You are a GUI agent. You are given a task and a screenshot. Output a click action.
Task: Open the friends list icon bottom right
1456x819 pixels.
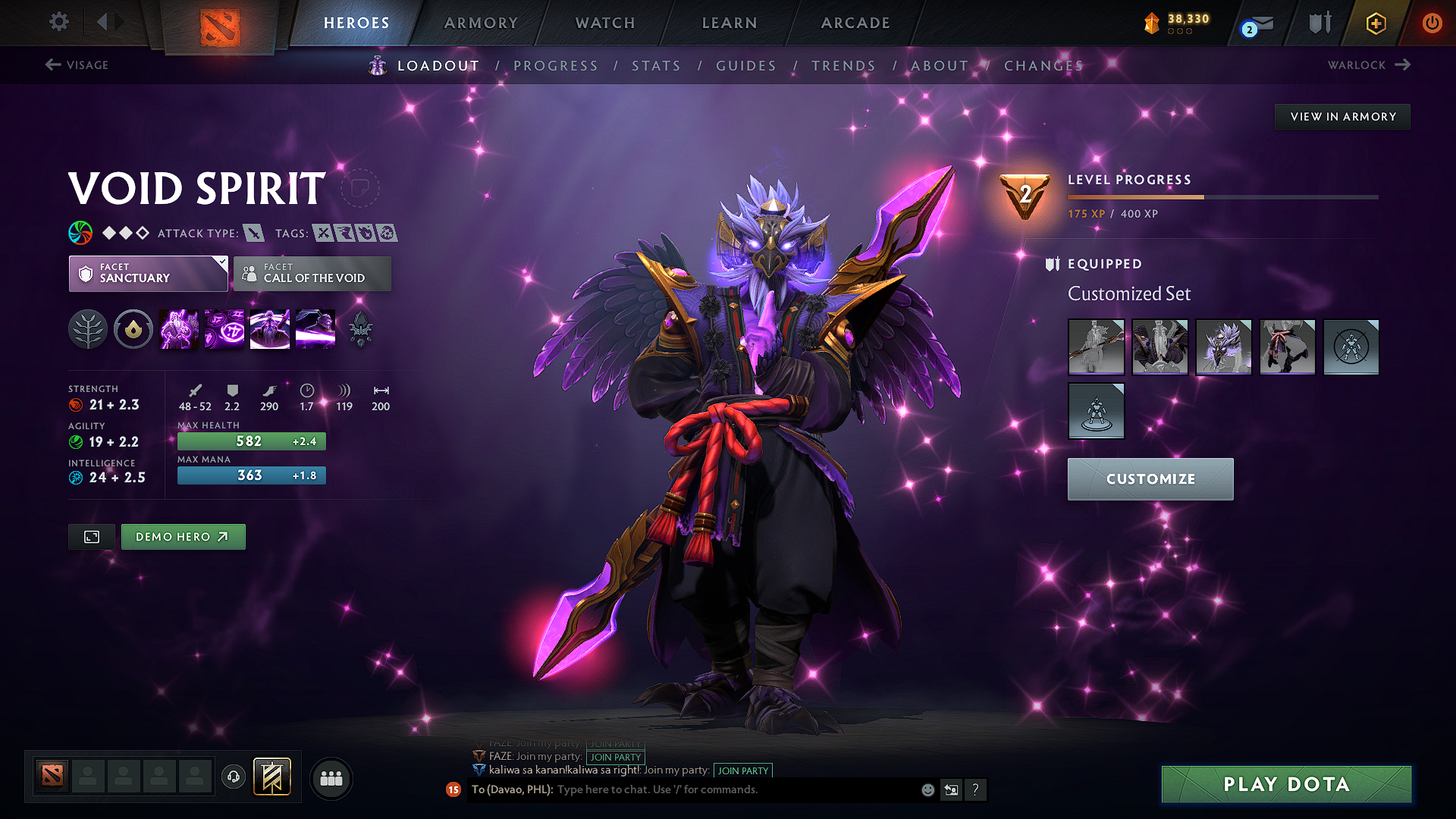click(x=330, y=777)
